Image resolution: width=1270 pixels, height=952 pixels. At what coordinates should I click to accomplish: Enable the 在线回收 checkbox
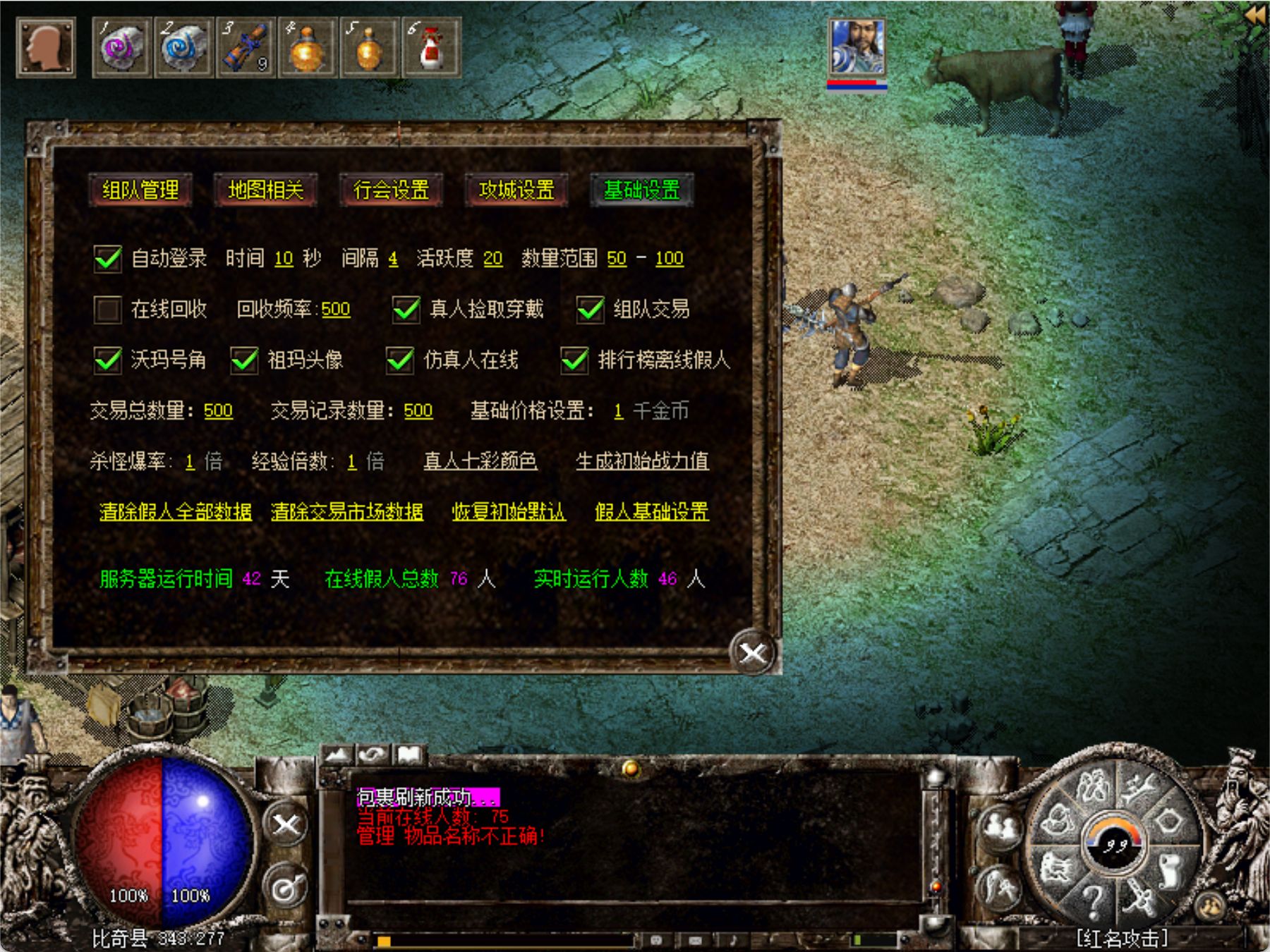tap(108, 309)
